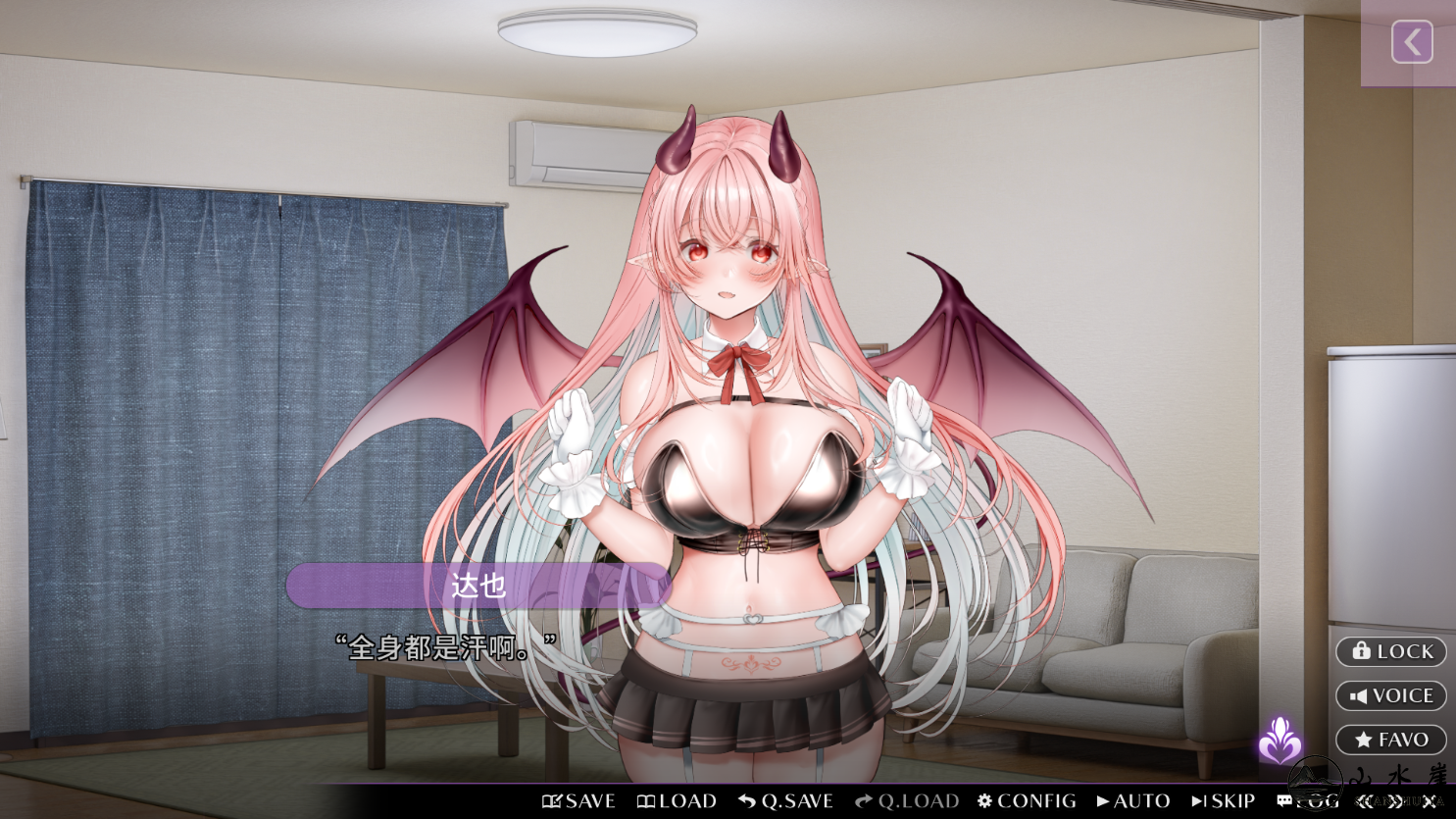Add scene to favorites via FAVO button
The width and height of the screenshot is (1456, 819).
click(x=1390, y=740)
